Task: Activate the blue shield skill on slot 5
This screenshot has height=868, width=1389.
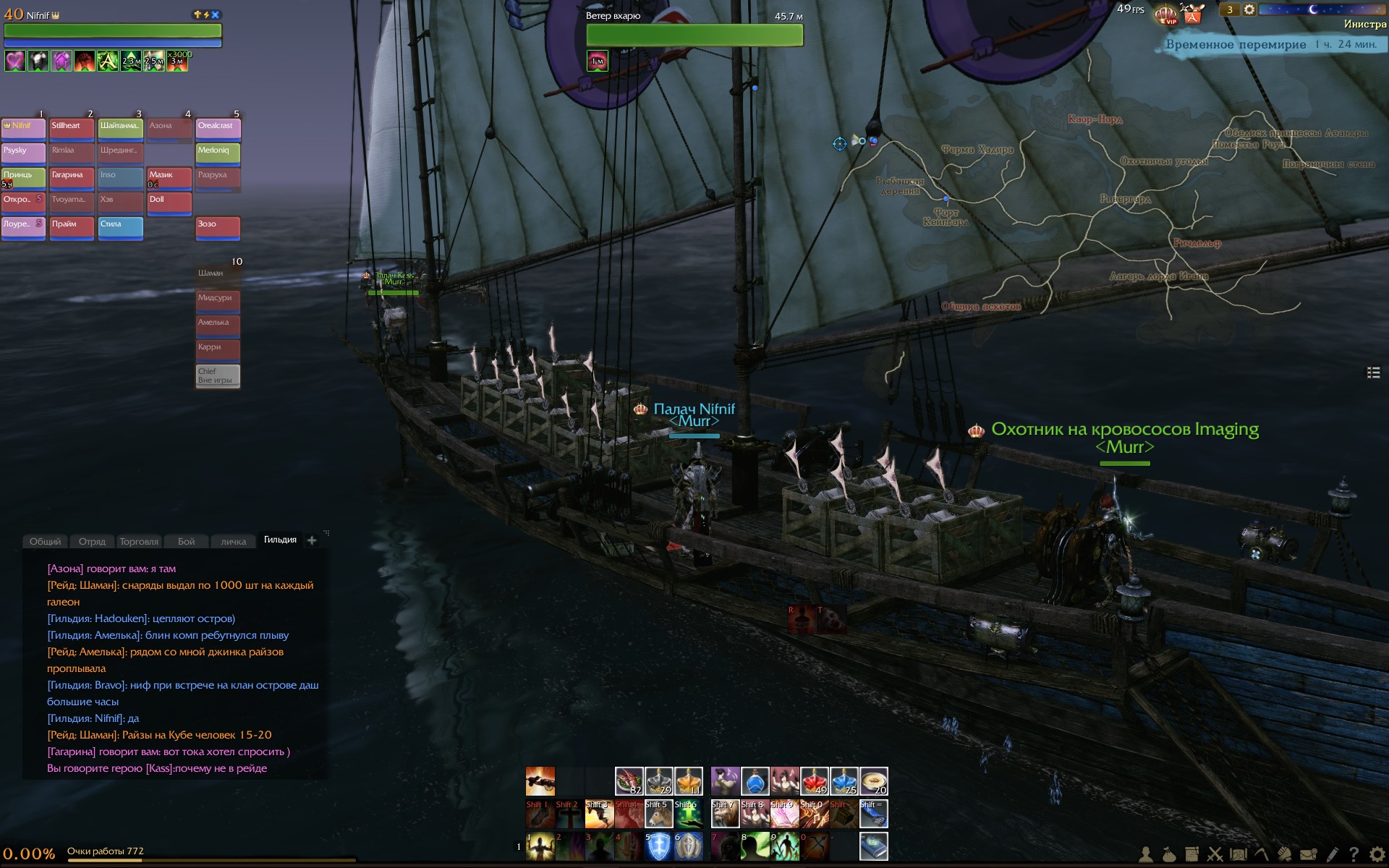Action: [658, 847]
